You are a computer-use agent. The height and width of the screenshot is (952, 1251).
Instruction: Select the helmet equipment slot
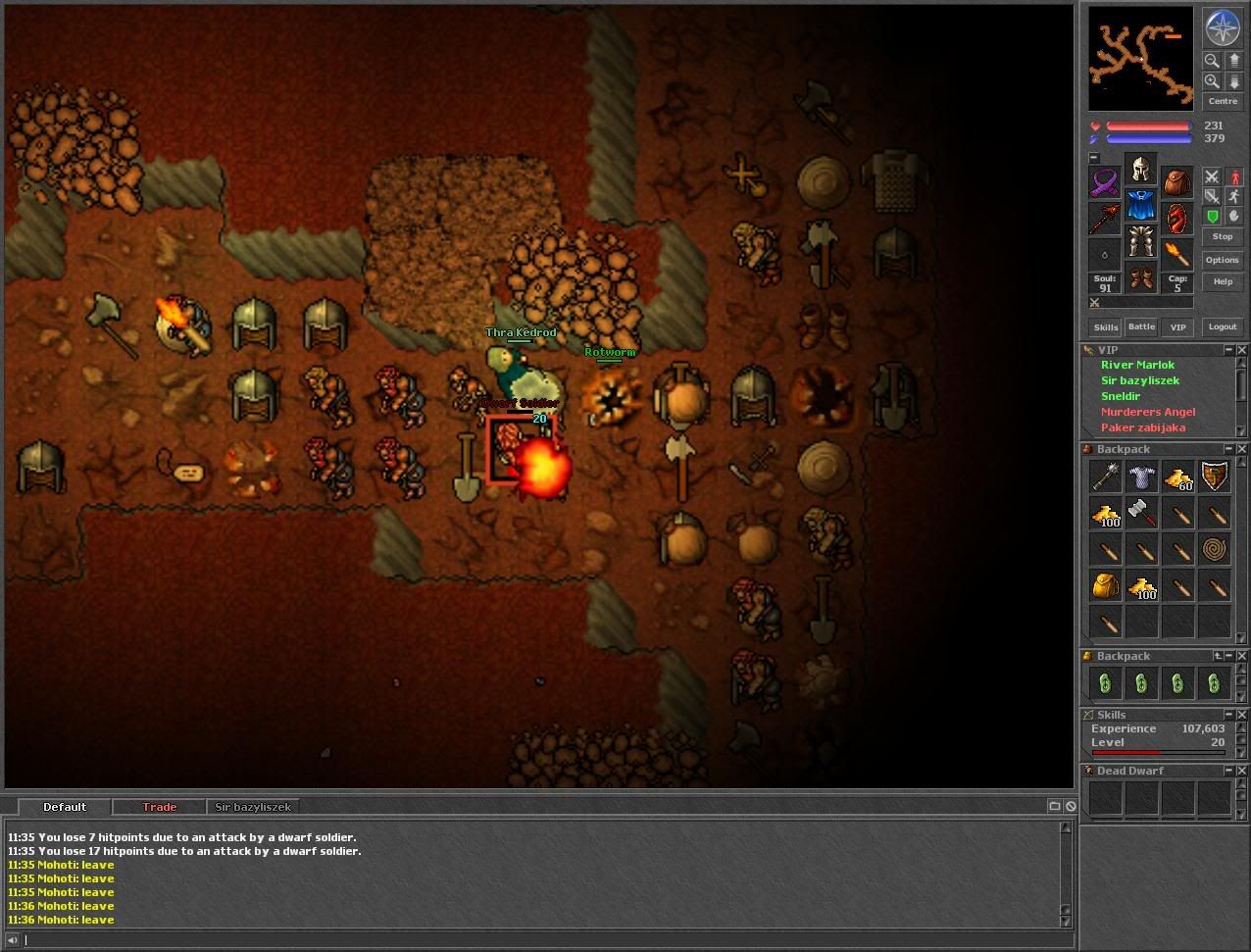click(x=1139, y=171)
